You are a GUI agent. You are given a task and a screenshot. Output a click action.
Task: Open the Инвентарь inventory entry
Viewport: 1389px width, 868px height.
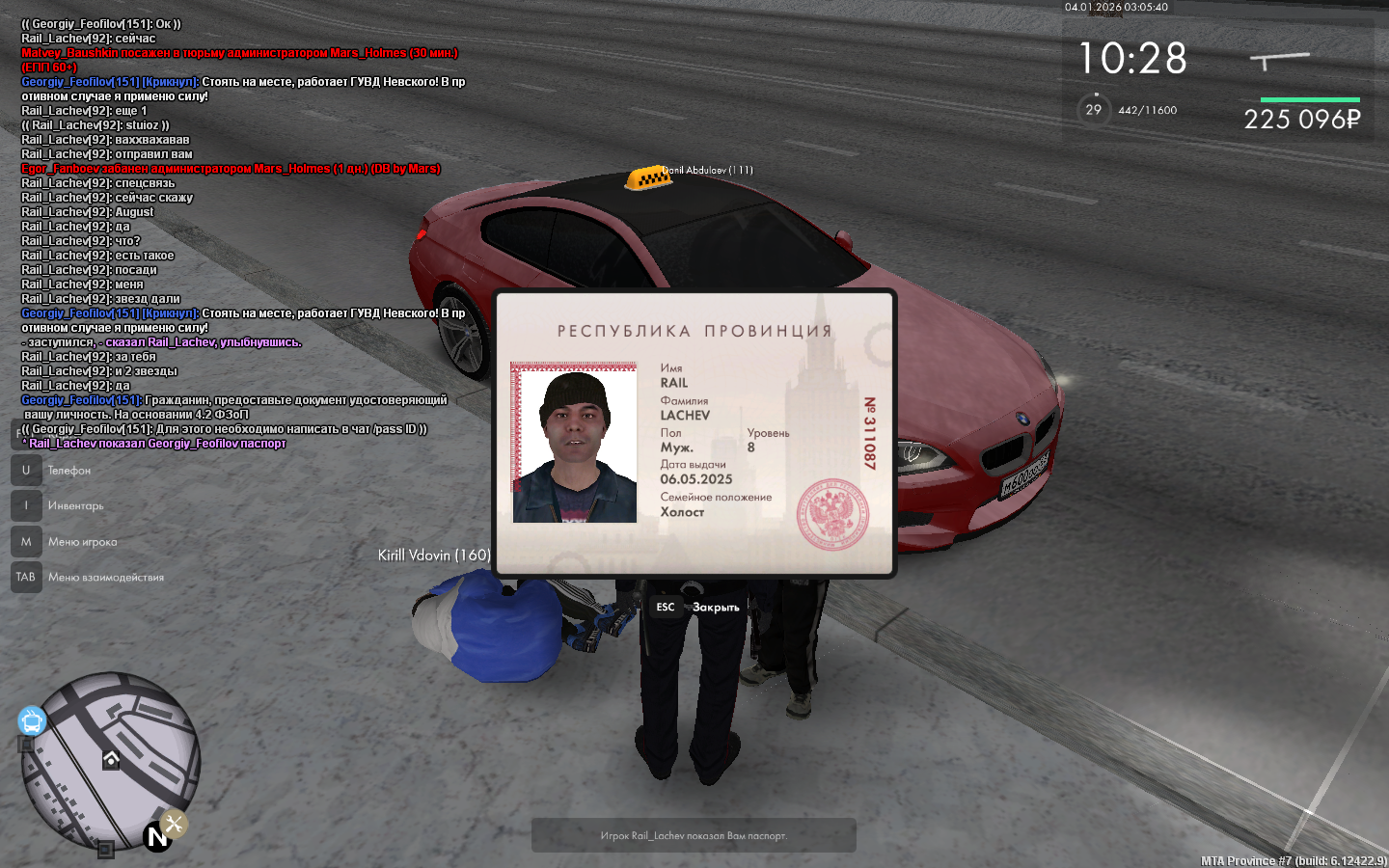click(x=75, y=505)
